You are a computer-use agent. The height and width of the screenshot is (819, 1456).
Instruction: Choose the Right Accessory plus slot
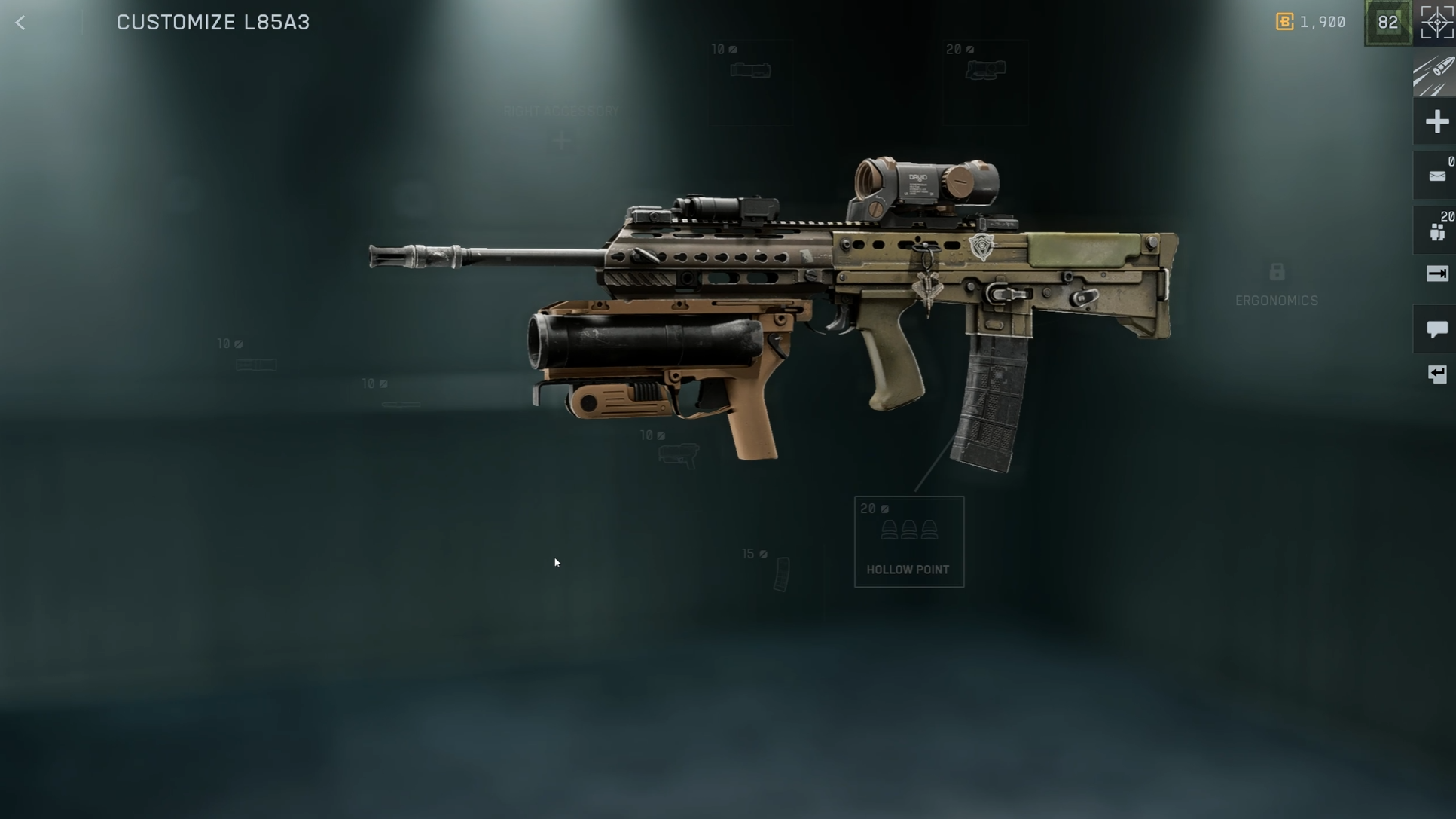[562, 140]
